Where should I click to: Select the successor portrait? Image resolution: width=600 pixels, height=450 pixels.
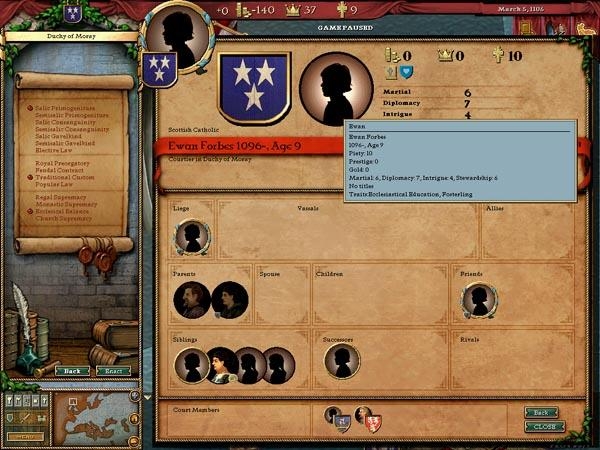coord(342,361)
